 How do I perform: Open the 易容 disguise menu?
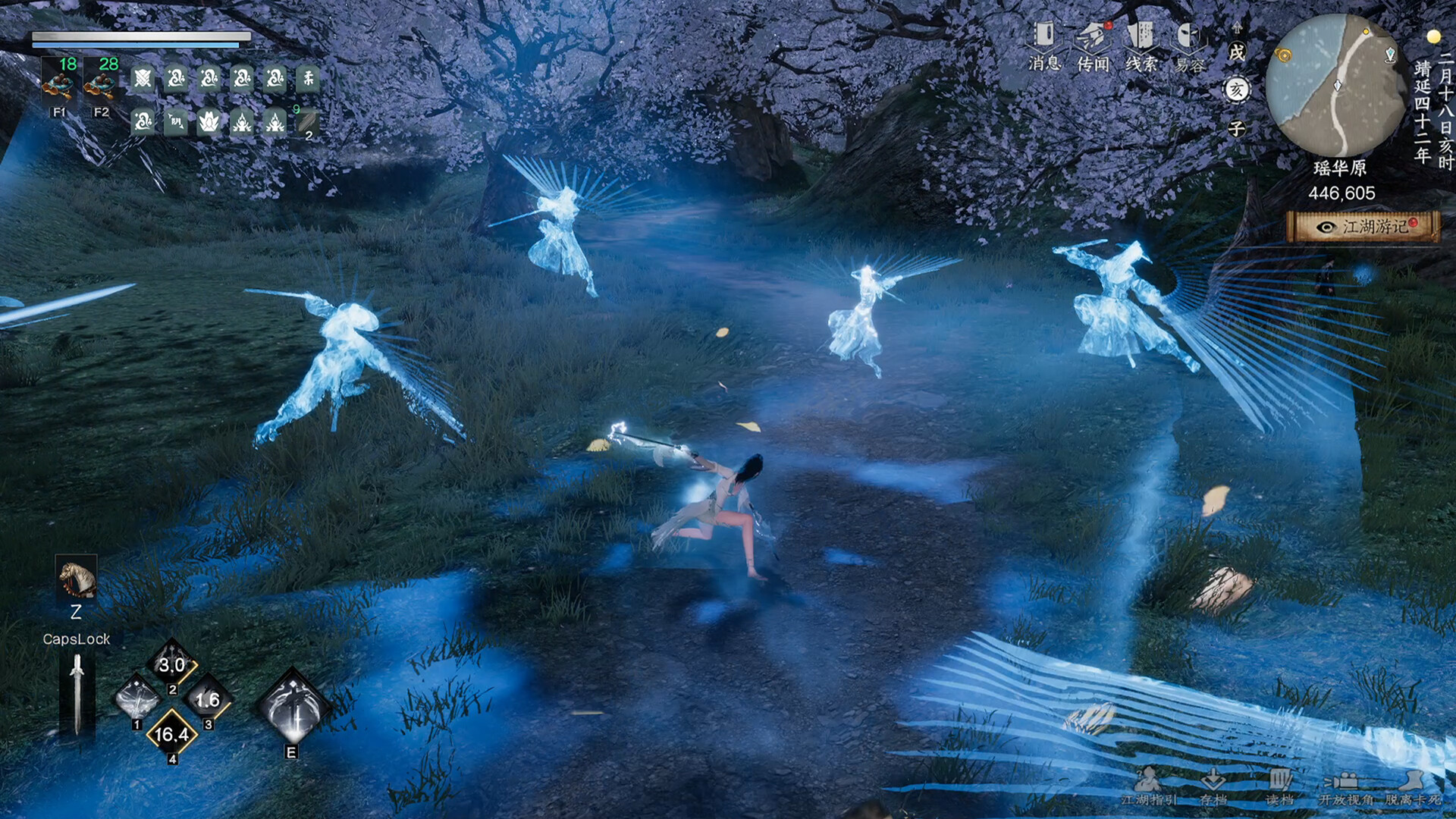[1189, 47]
